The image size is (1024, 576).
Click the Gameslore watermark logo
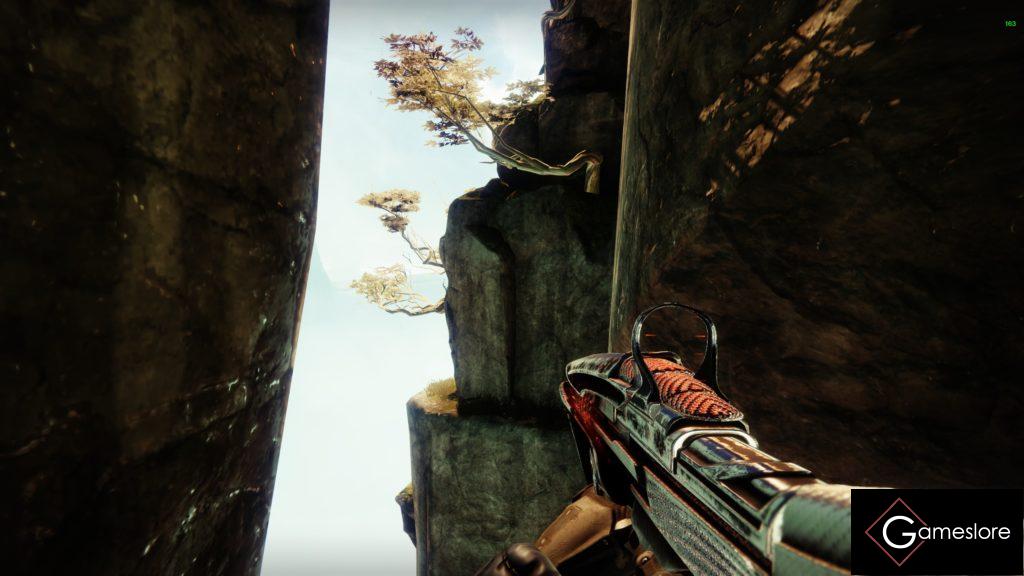pos(936,532)
